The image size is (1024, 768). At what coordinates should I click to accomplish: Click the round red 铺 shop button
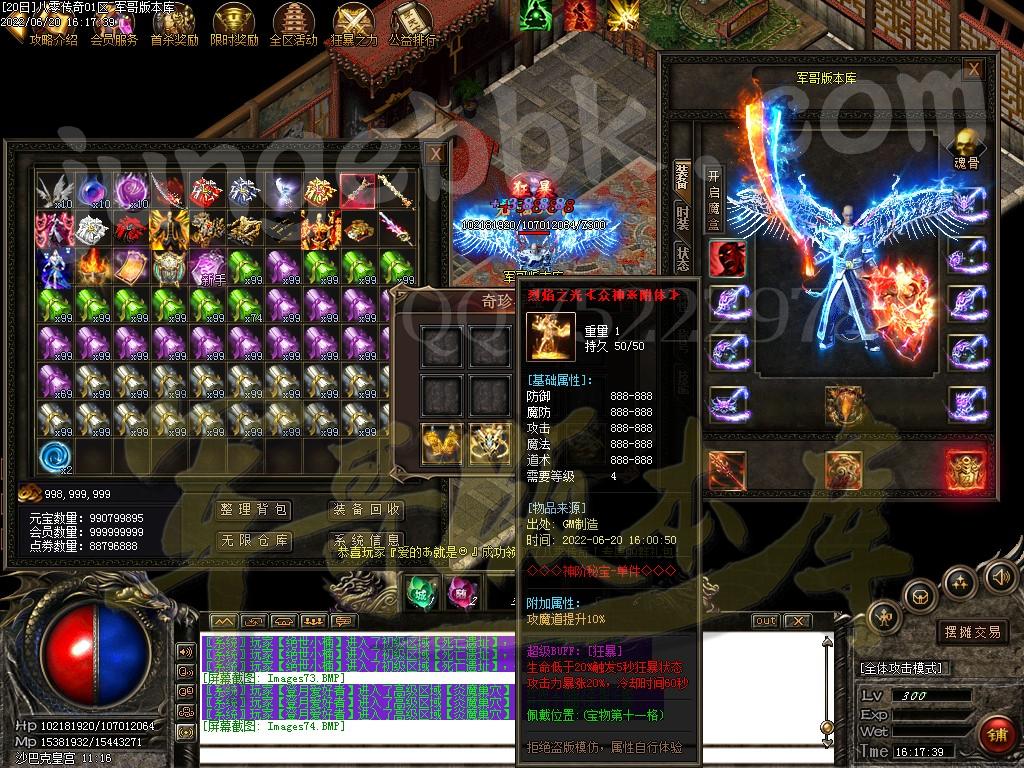(x=995, y=735)
